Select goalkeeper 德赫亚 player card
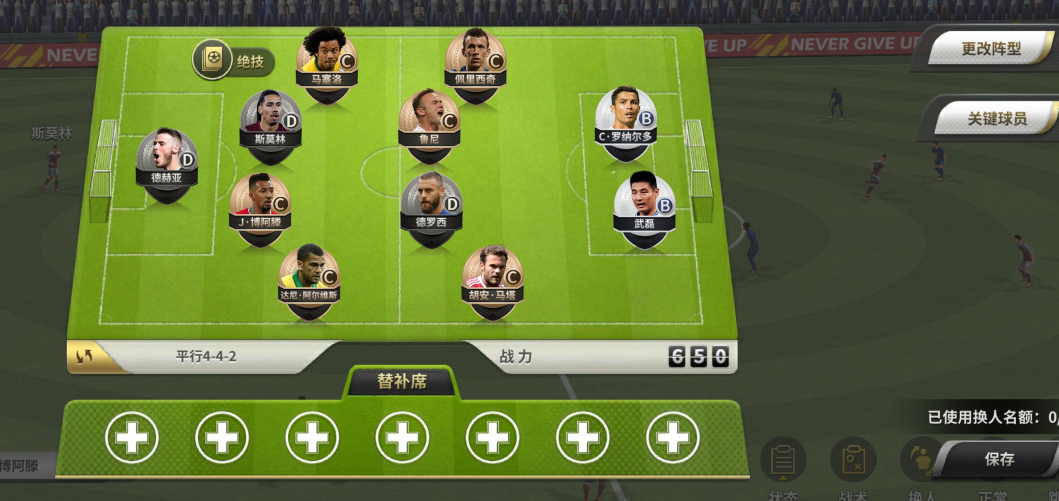The height and width of the screenshot is (501, 1059). [166, 160]
